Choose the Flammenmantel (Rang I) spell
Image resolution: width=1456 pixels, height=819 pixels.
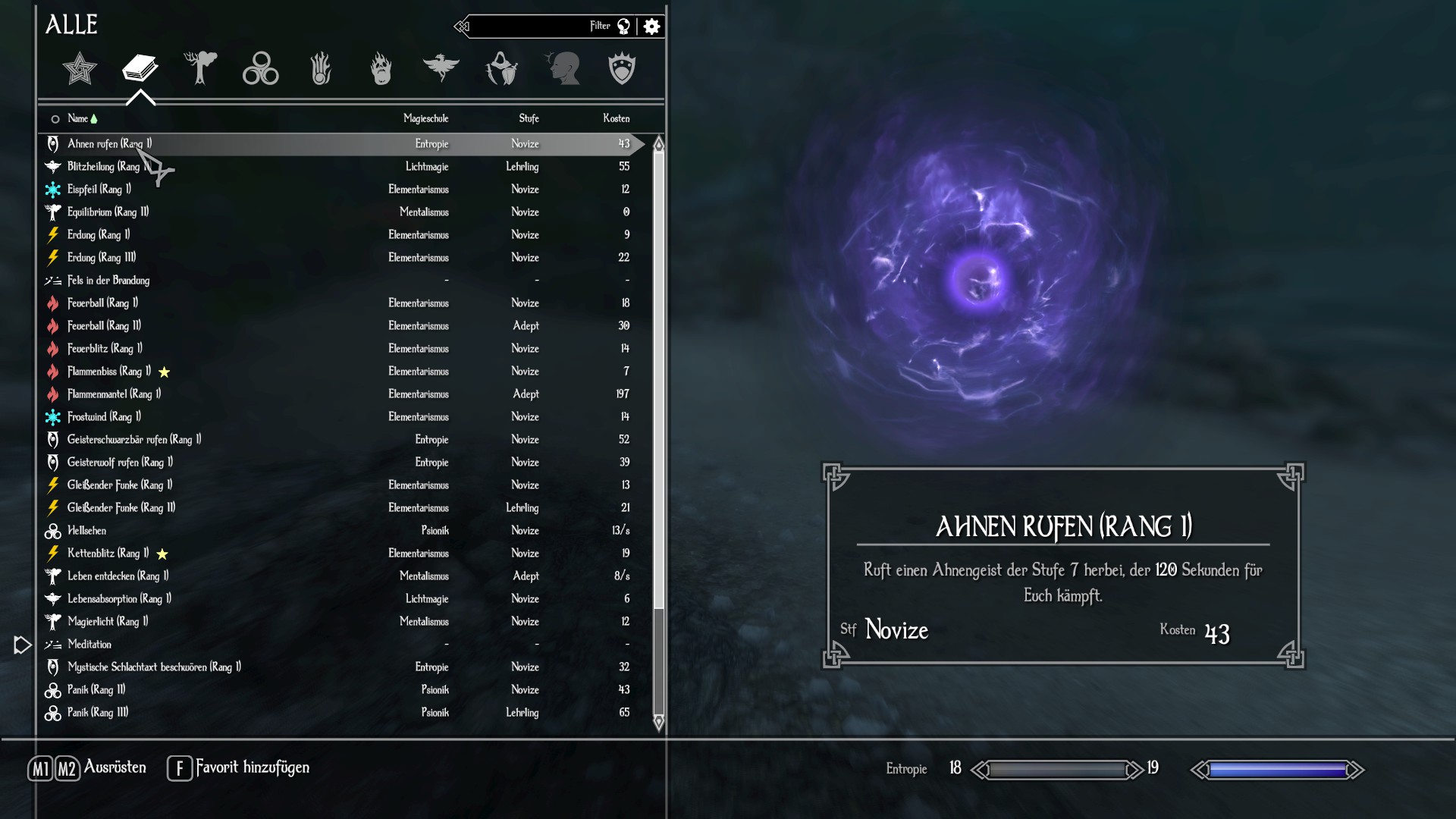tap(114, 394)
